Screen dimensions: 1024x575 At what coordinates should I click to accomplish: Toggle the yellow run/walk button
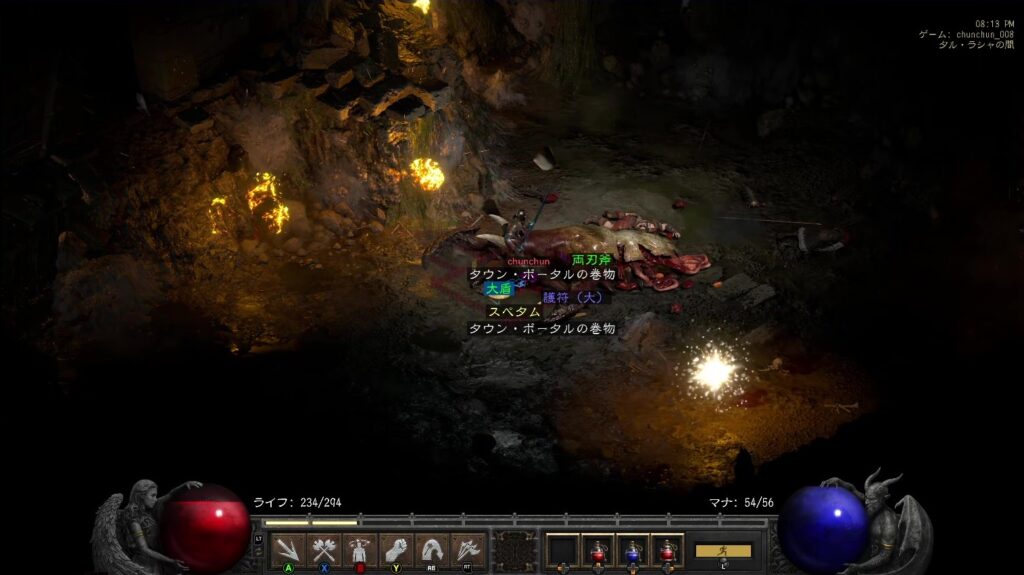click(x=723, y=550)
